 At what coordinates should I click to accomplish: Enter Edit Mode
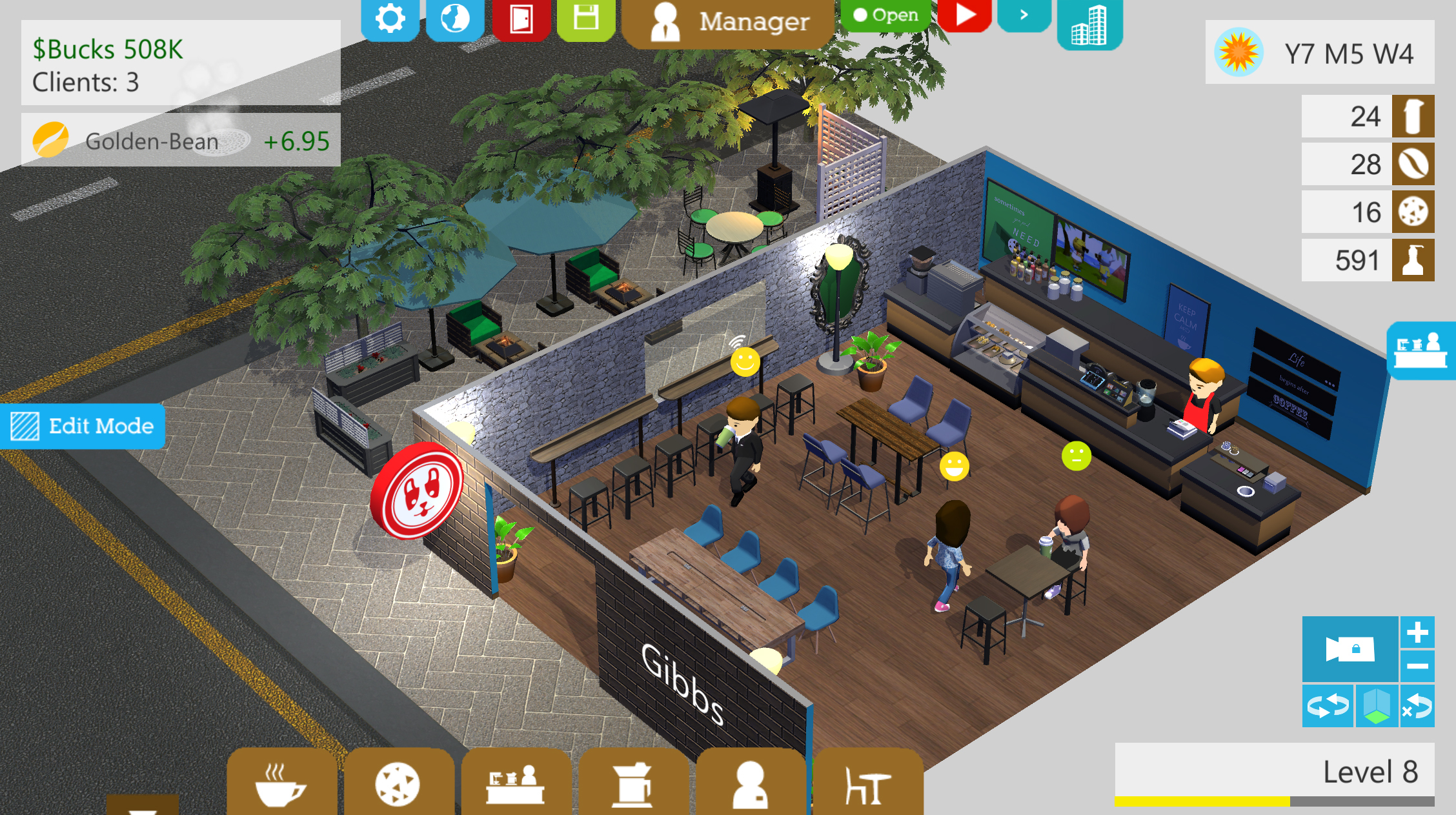[x=83, y=426]
